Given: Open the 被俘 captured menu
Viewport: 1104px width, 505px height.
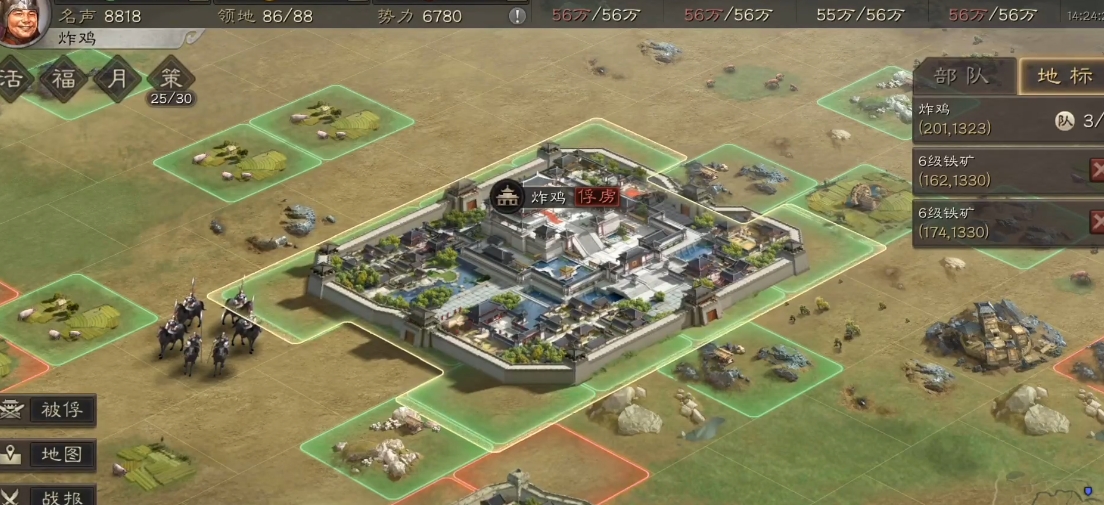Looking at the screenshot, I should point(50,410).
